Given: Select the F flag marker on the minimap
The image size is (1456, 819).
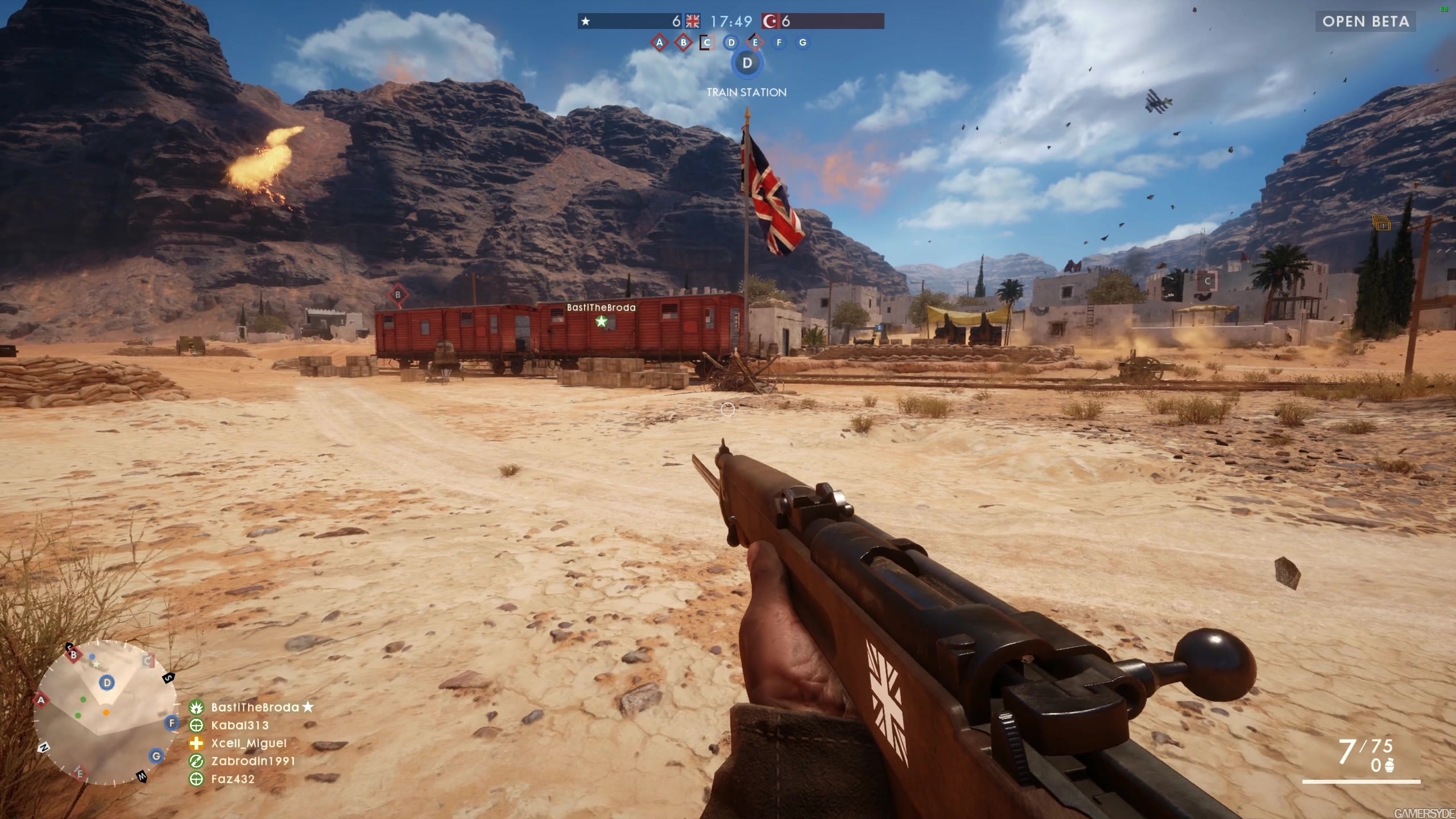Looking at the screenshot, I should 171,723.
